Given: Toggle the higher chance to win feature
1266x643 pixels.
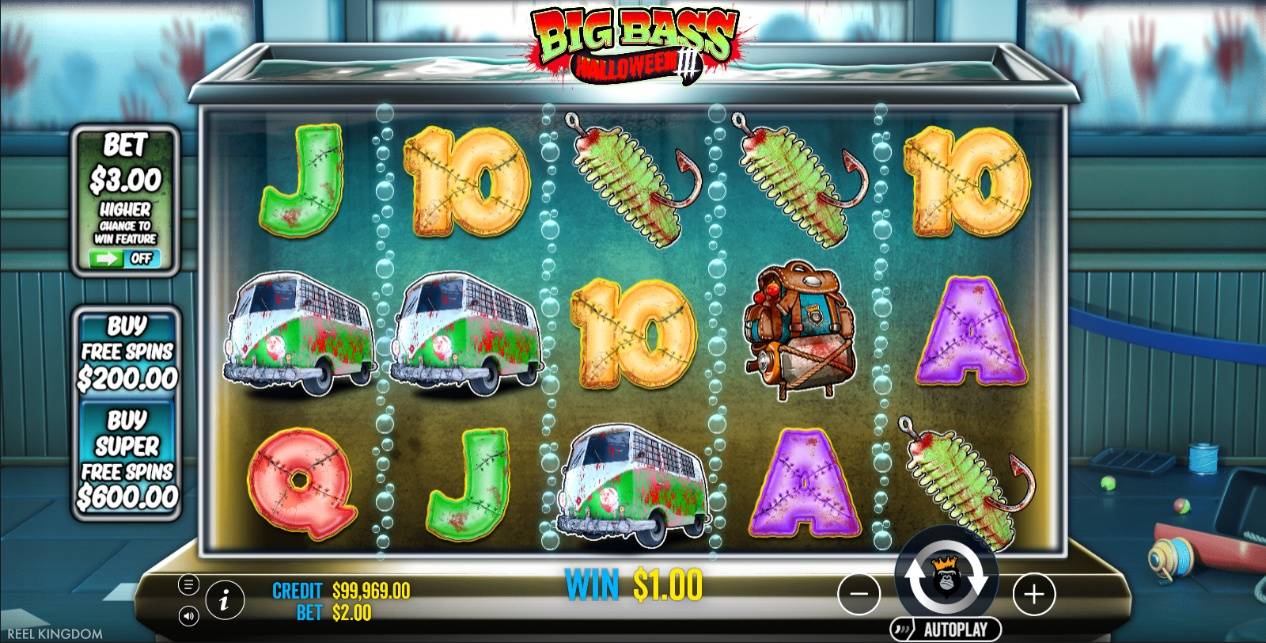Looking at the screenshot, I should (x=126, y=258).
